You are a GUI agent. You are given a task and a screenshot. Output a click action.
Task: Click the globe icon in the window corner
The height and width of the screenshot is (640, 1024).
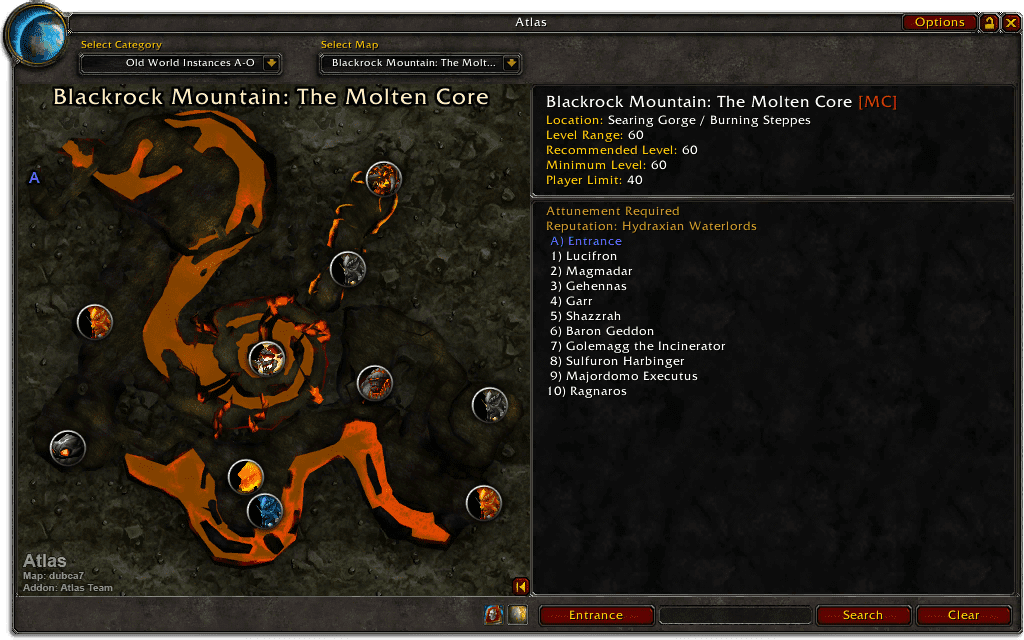pyautogui.click(x=36, y=33)
